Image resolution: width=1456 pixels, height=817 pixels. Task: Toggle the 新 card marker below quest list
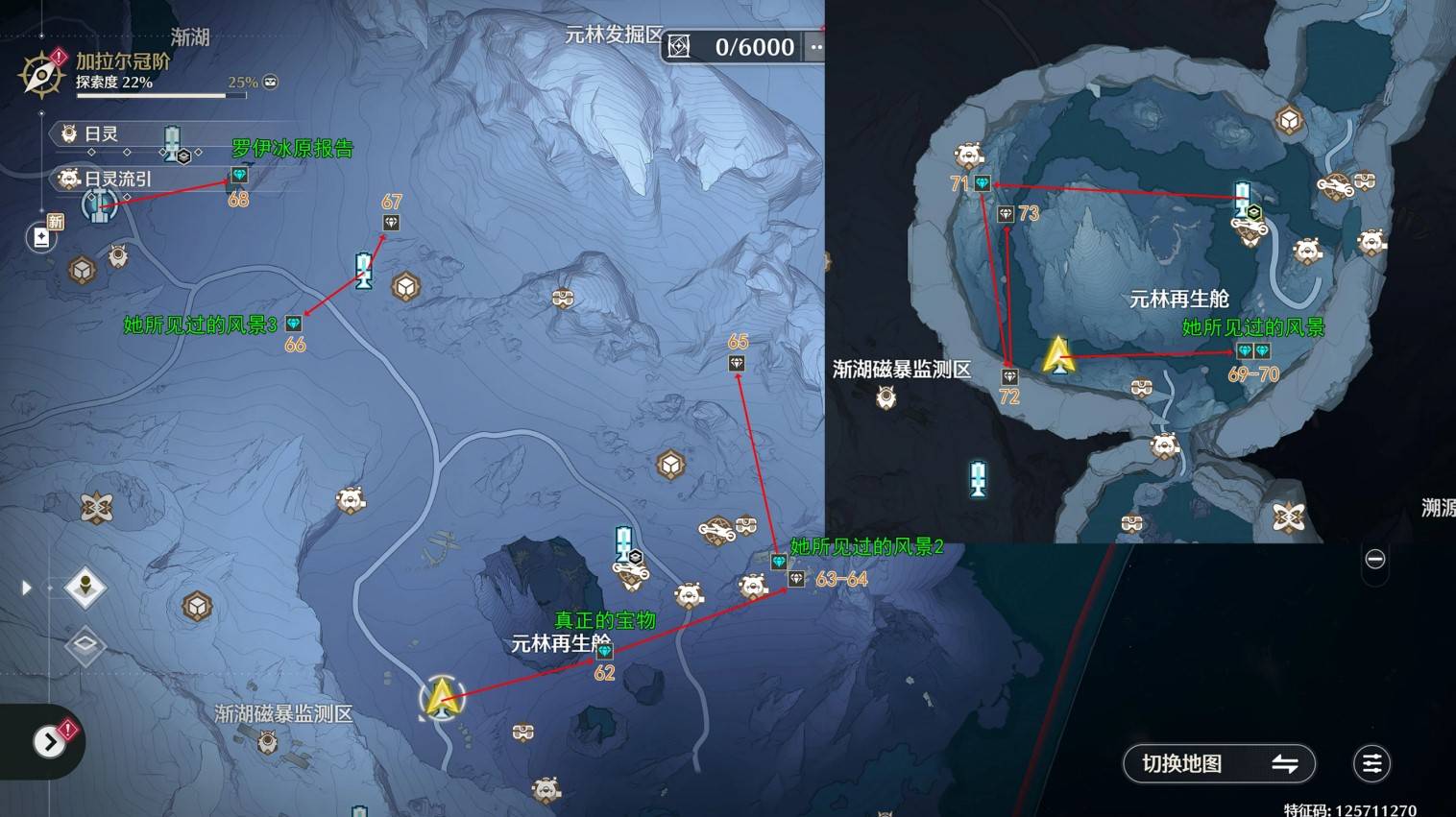pyautogui.click(x=41, y=237)
